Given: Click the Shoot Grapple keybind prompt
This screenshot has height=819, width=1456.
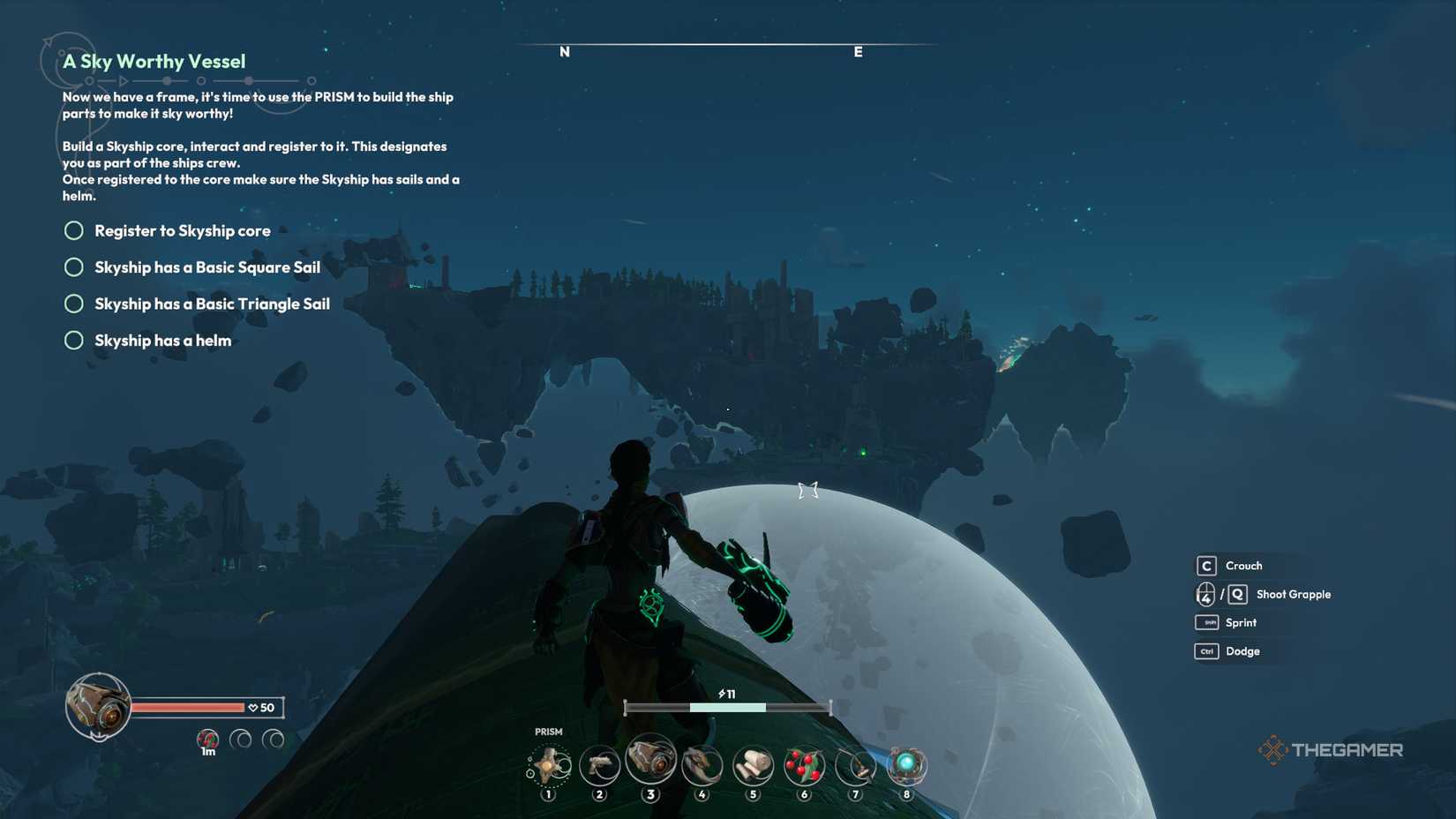Looking at the screenshot, I should pyautogui.click(x=1263, y=594).
